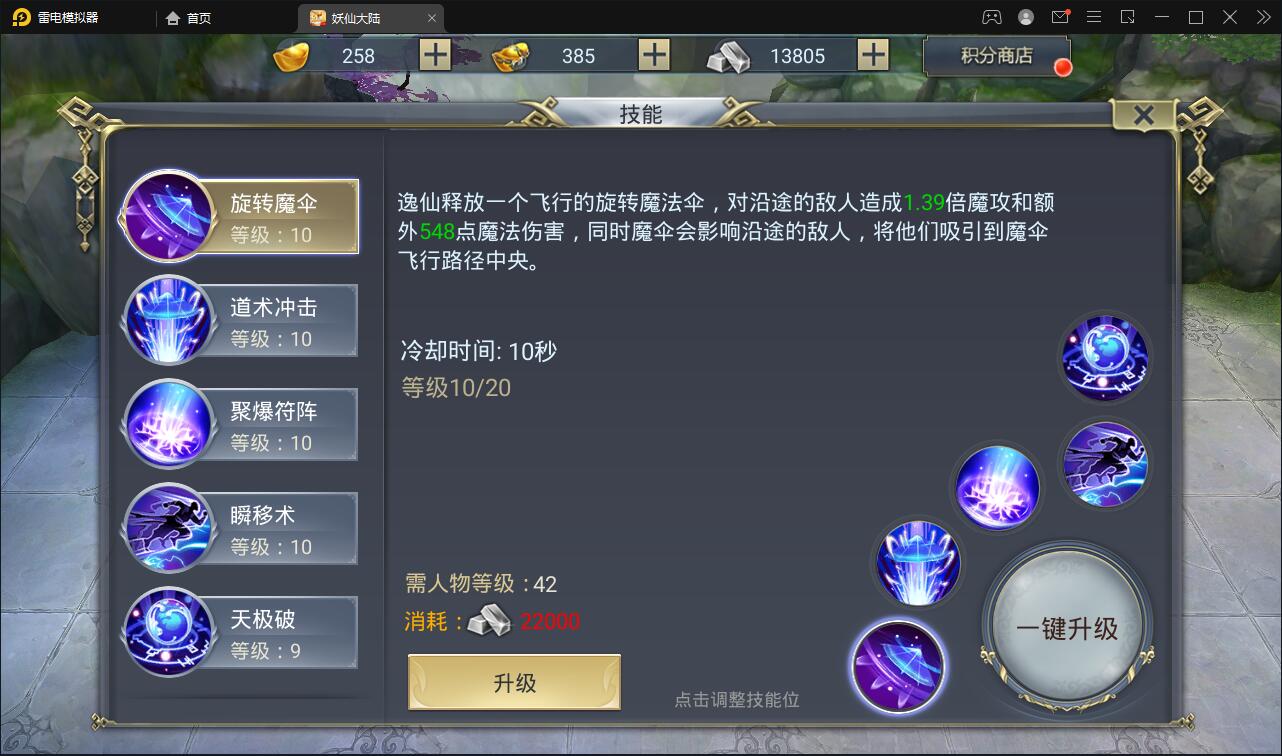Open the emulator hamburger menu
Image resolution: width=1282 pixels, height=756 pixels.
point(1094,17)
